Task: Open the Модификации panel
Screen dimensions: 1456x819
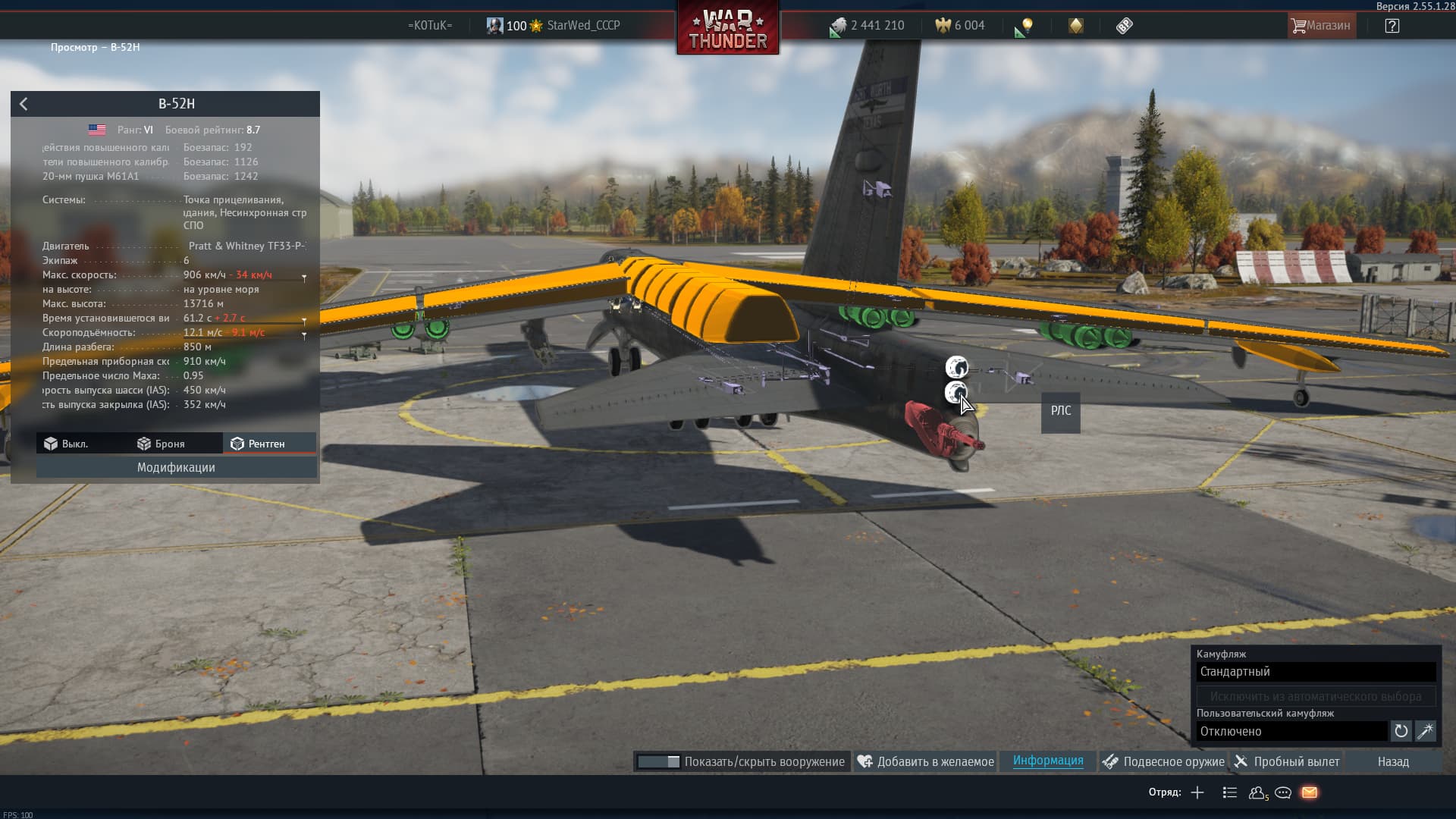Action: point(176,467)
